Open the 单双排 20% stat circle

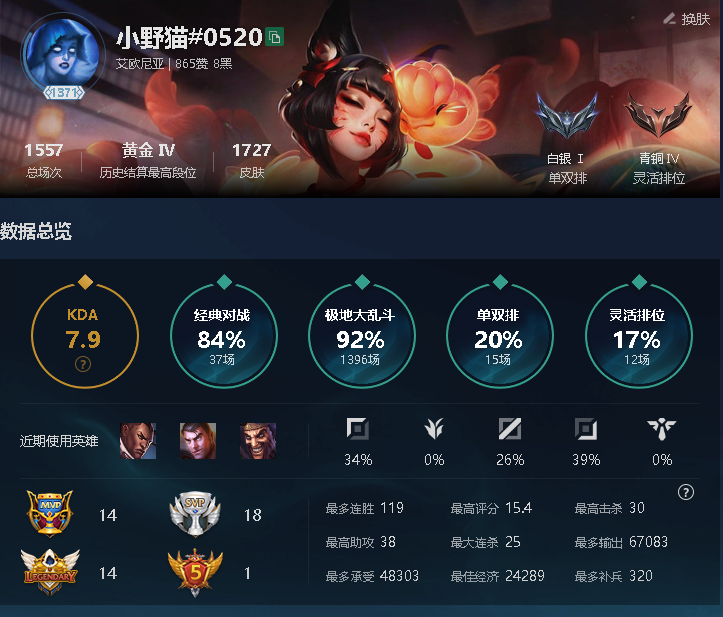pyautogui.click(x=498, y=337)
